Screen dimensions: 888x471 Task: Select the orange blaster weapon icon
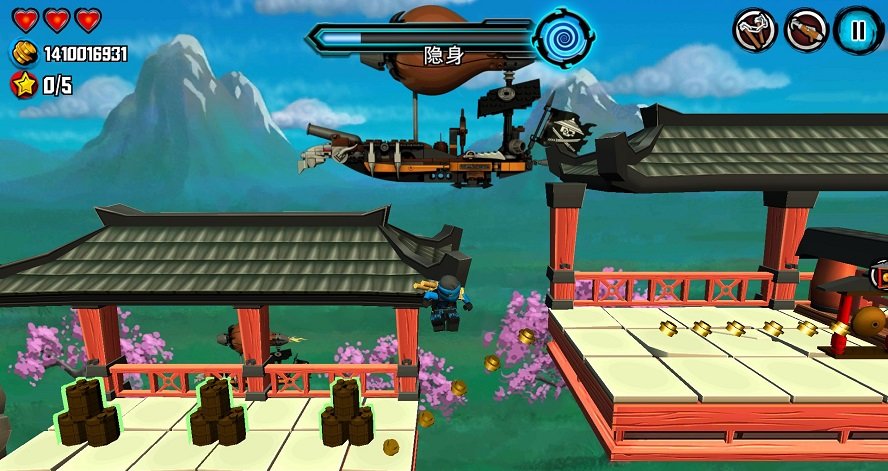(806, 30)
